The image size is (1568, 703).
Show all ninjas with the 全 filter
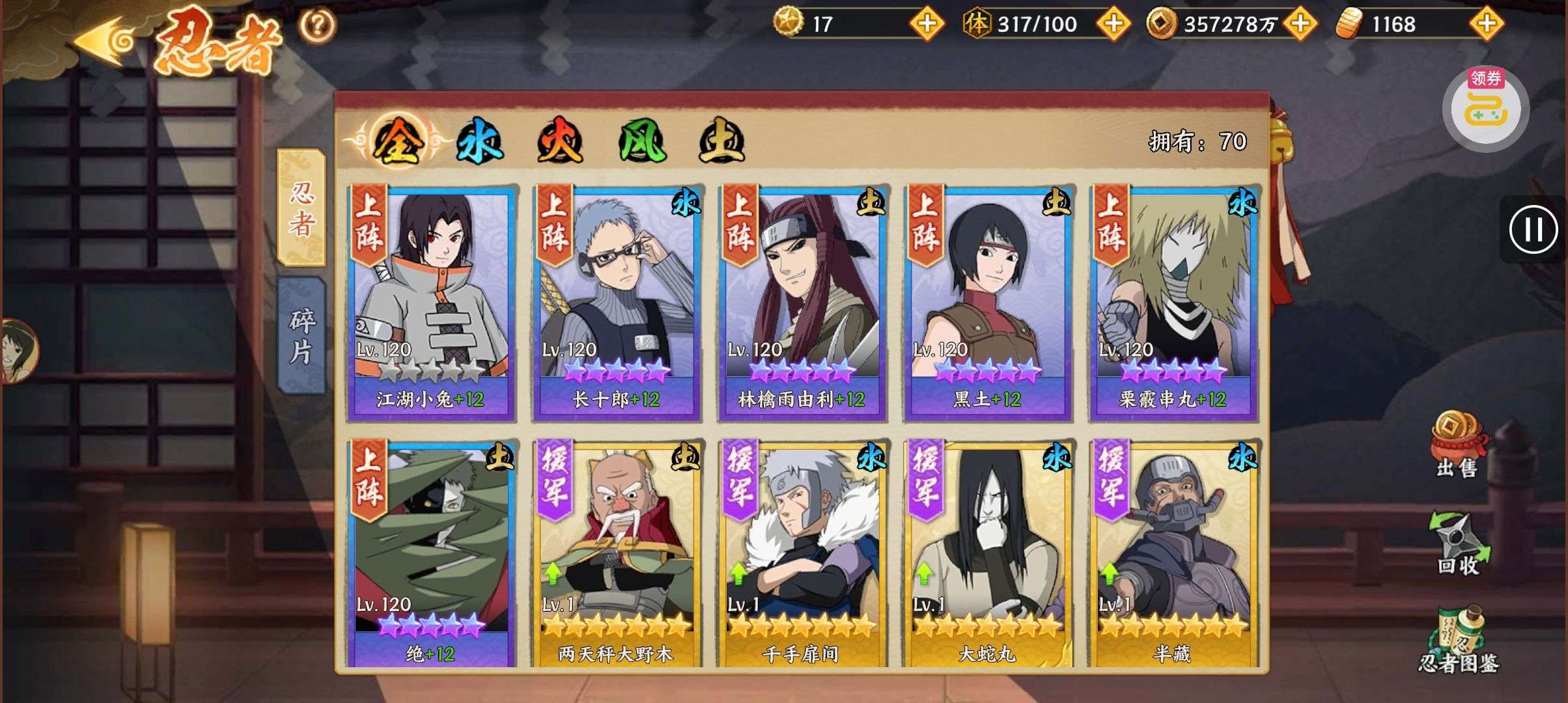pyautogui.click(x=398, y=141)
